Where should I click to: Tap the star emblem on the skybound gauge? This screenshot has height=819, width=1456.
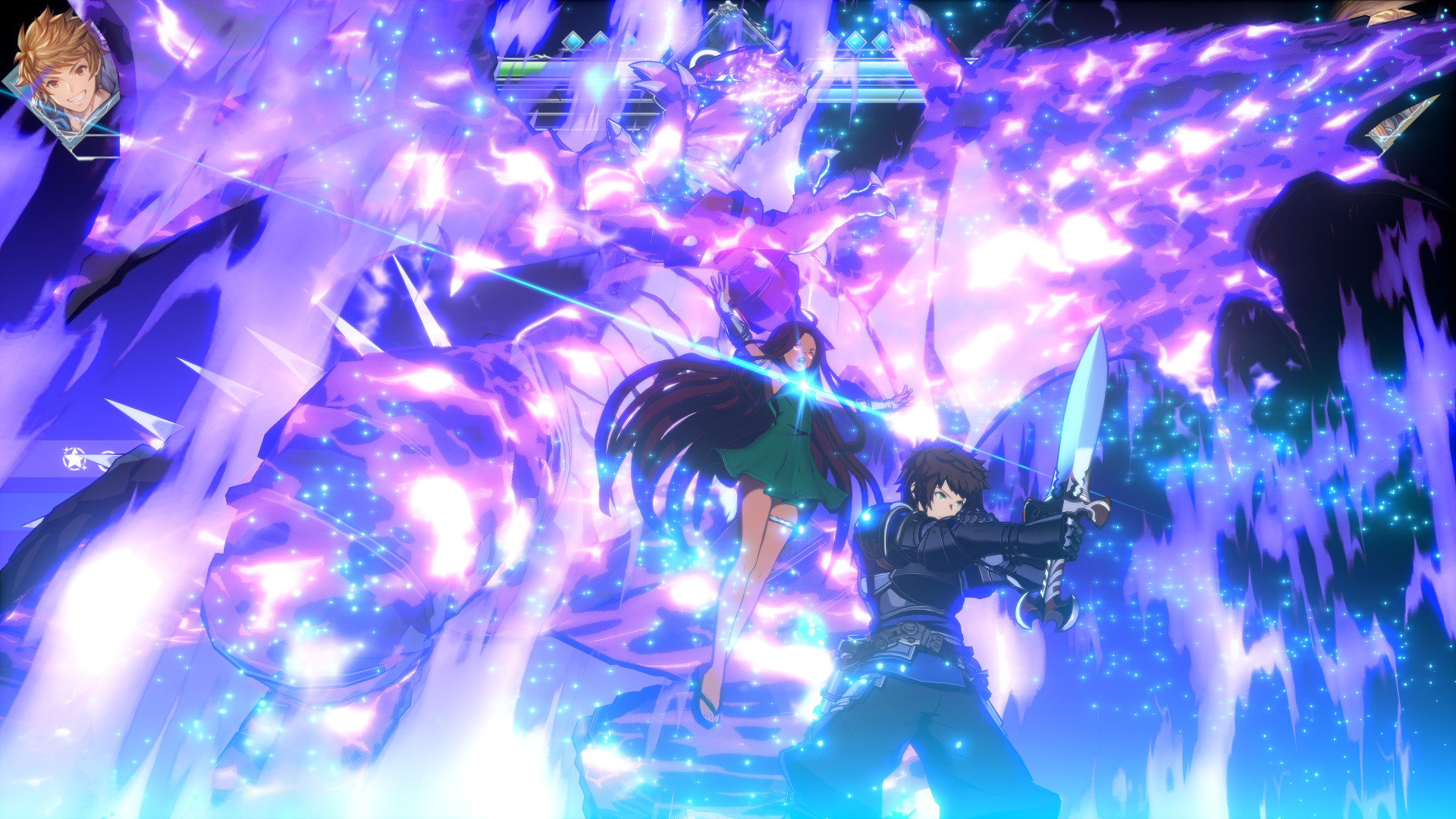click(x=74, y=459)
